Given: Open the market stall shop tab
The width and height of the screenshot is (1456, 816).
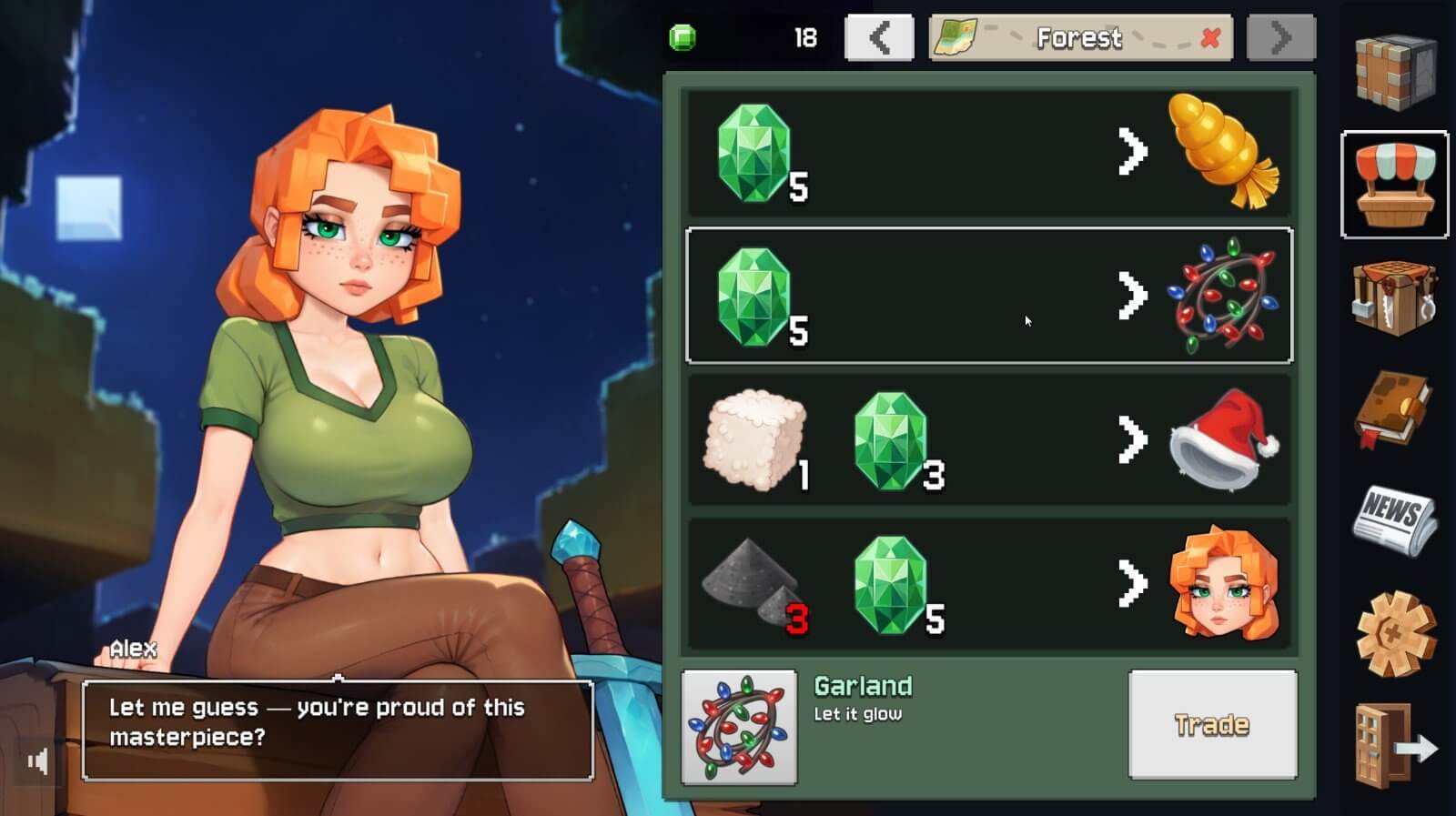Looking at the screenshot, I should click(1394, 185).
